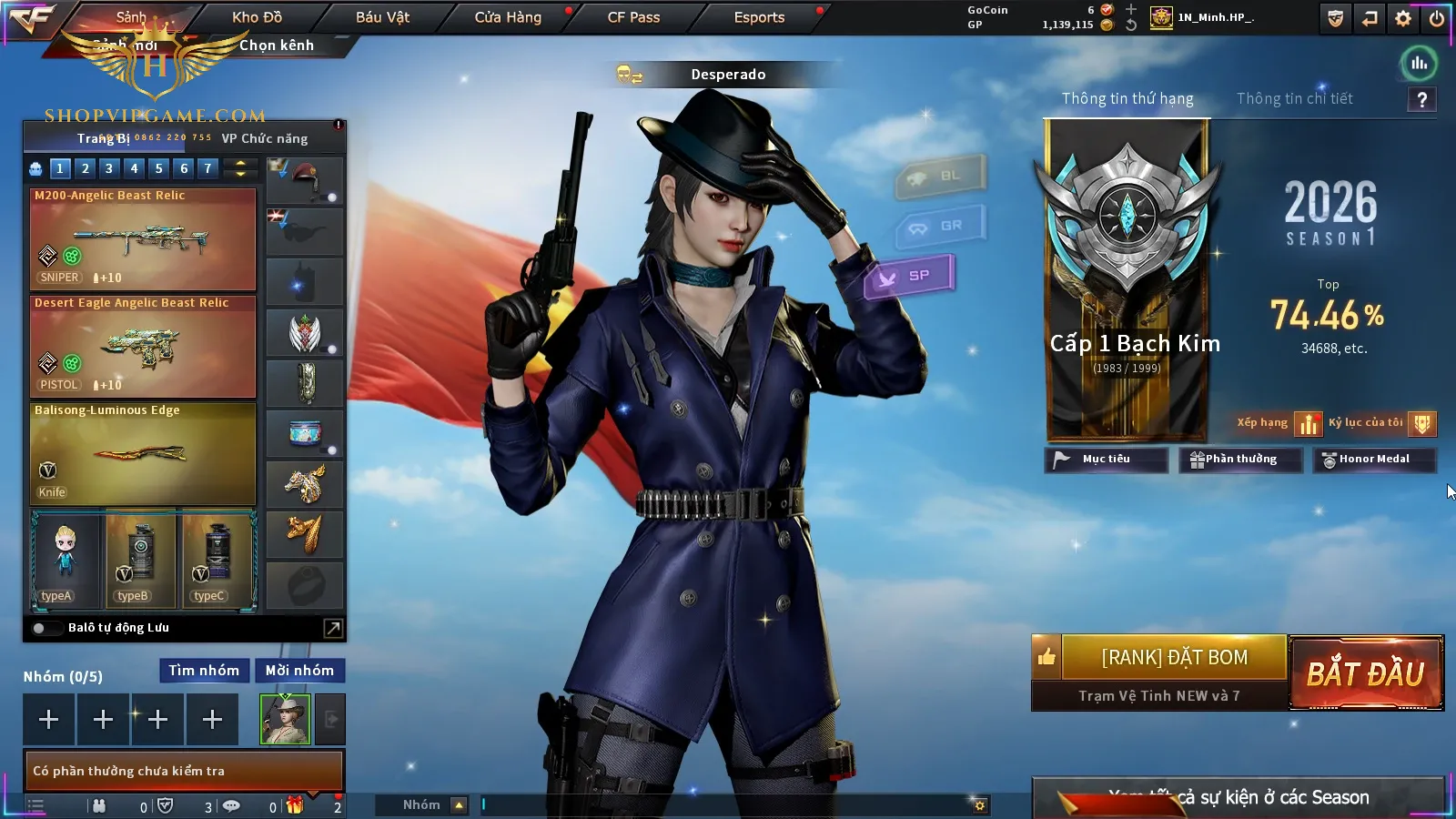Select backpack number 3
This screenshot has height=819, width=1456.
[x=109, y=168]
